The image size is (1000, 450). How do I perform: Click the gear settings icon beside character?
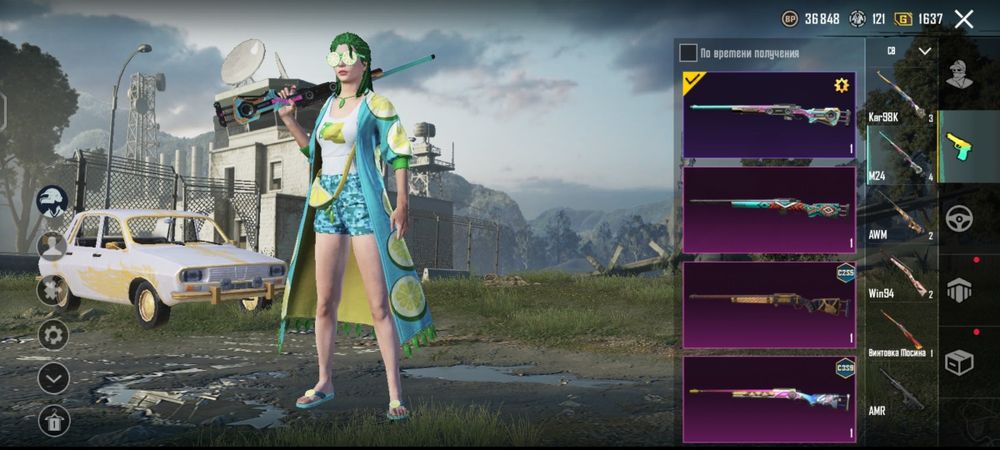pyautogui.click(x=53, y=333)
